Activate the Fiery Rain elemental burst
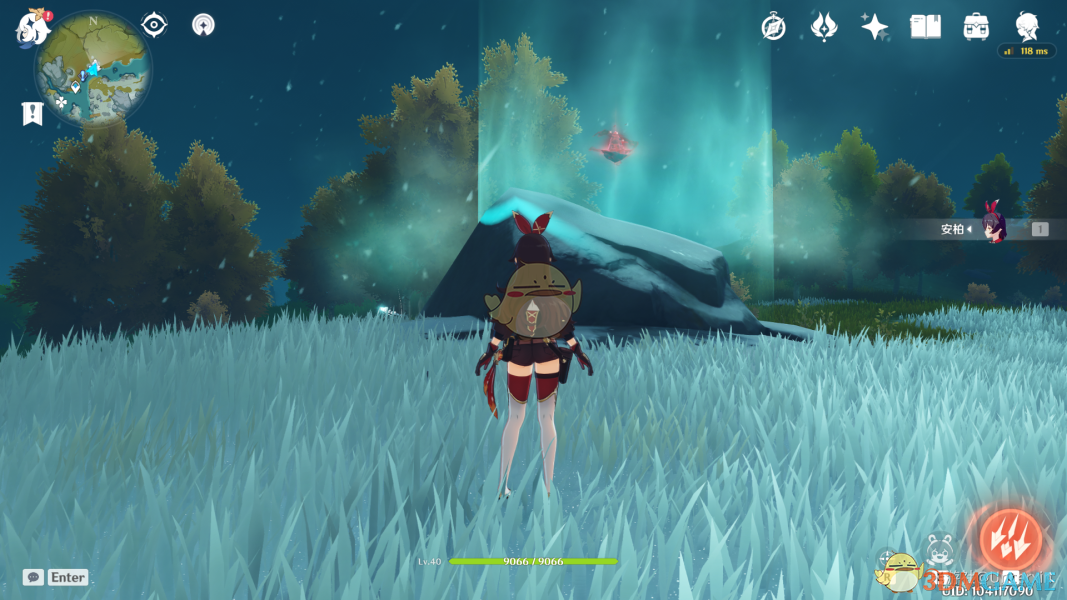The width and height of the screenshot is (1067, 600). click(1010, 540)
